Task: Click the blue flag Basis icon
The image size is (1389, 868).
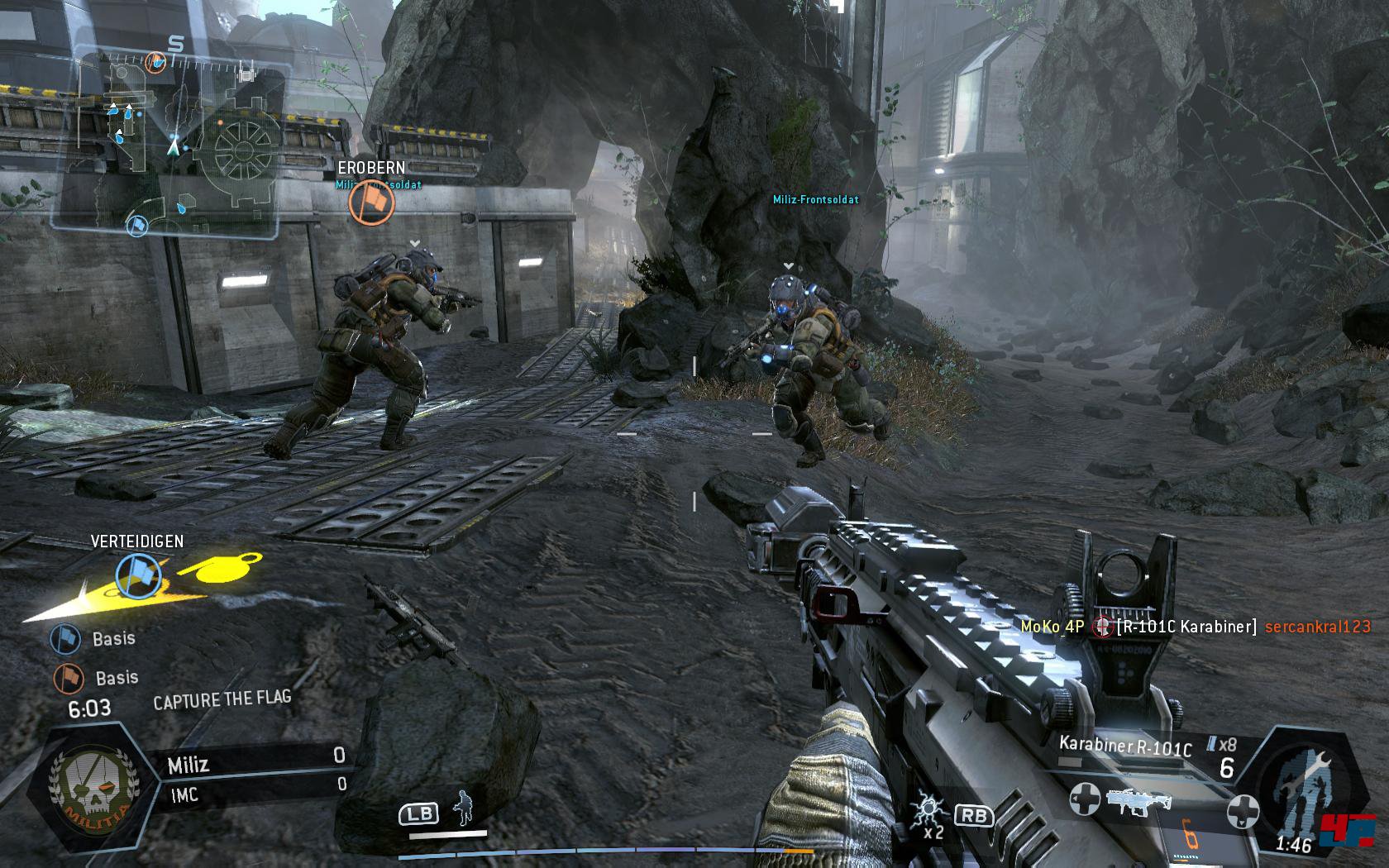Action: point(64,639)
